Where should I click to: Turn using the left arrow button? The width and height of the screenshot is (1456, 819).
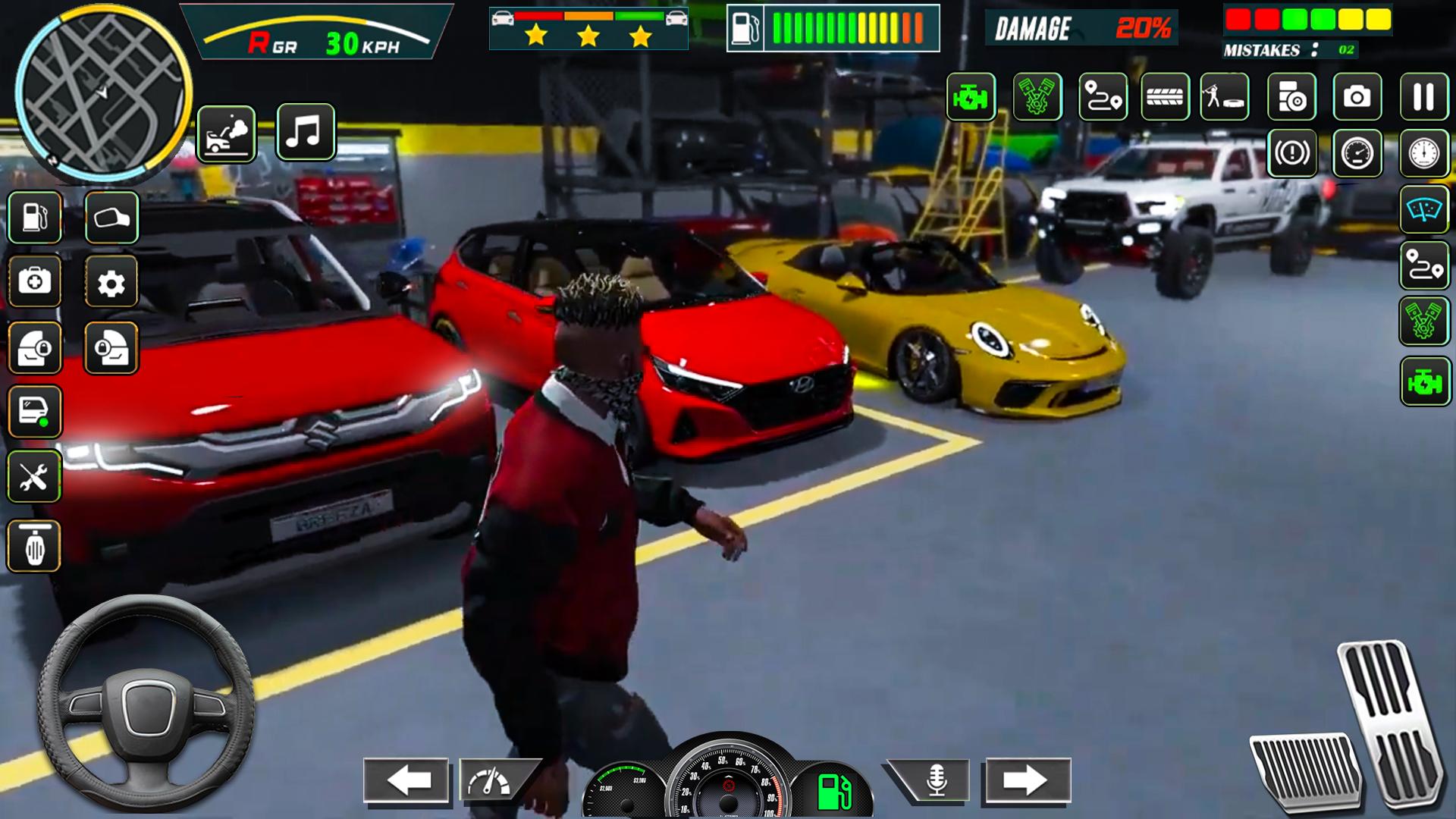(x=406, y=780)
